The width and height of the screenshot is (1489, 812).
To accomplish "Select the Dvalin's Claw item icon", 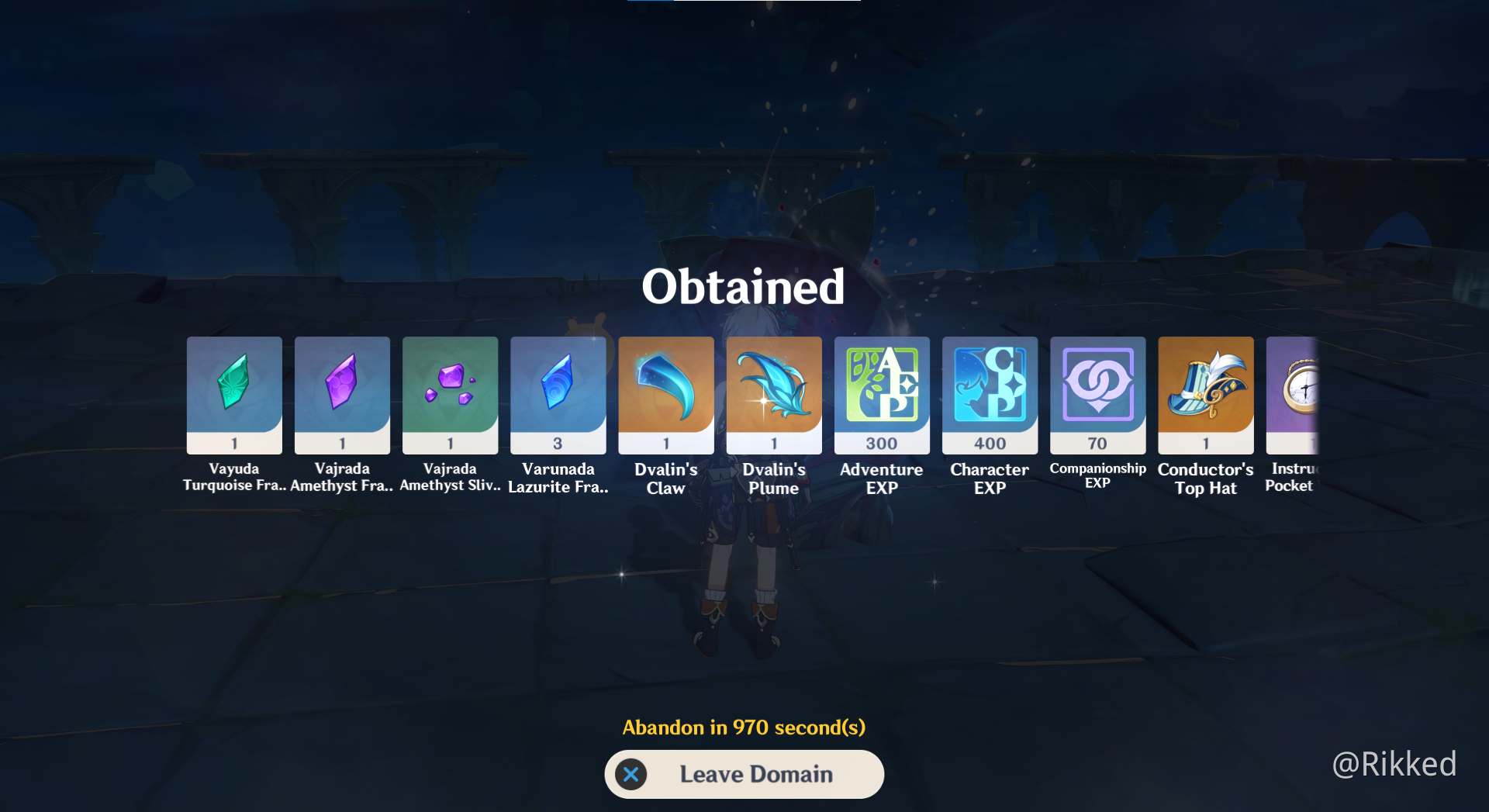I will pos(665,395).
